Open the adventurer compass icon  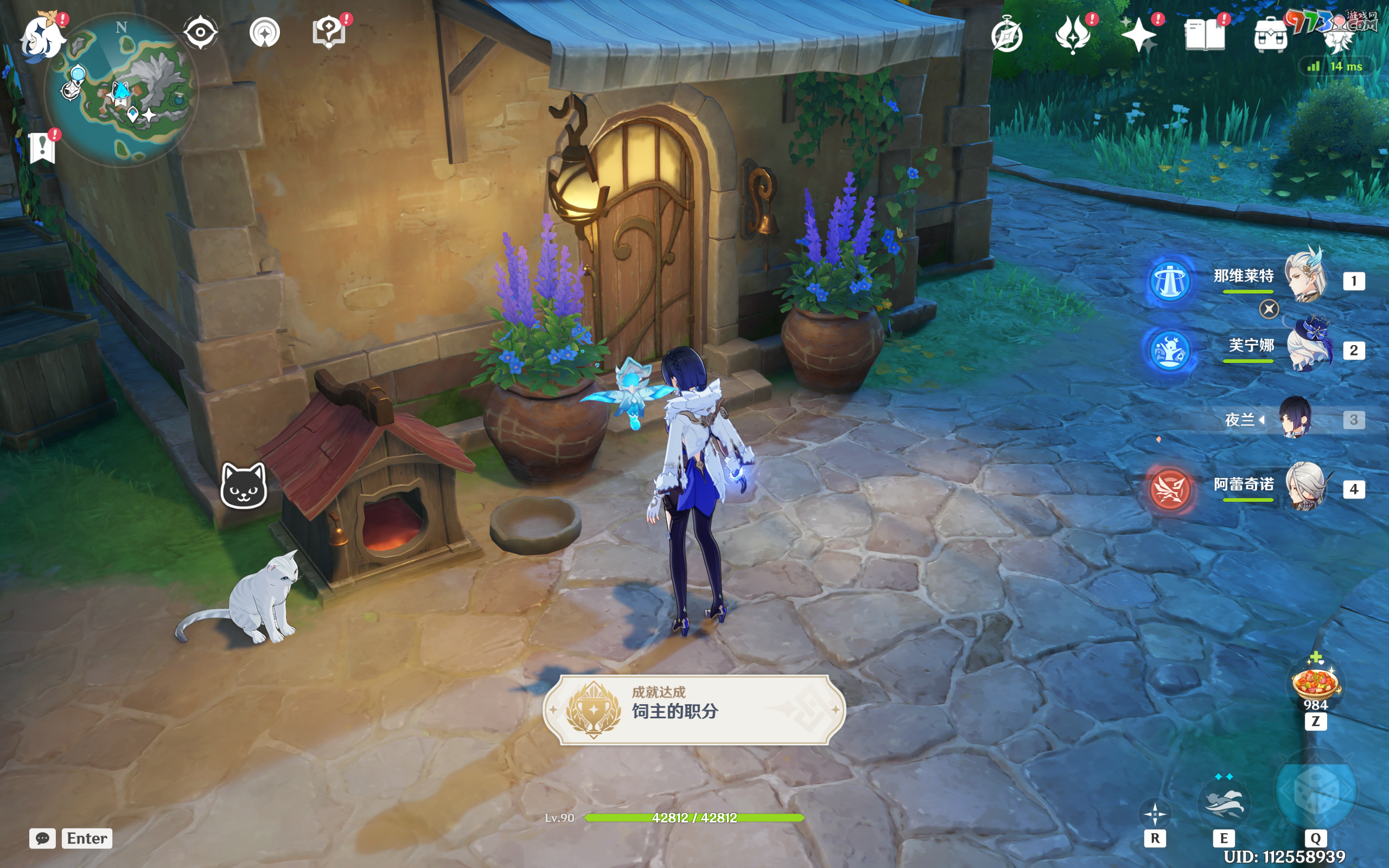(x=1006, y=36)
